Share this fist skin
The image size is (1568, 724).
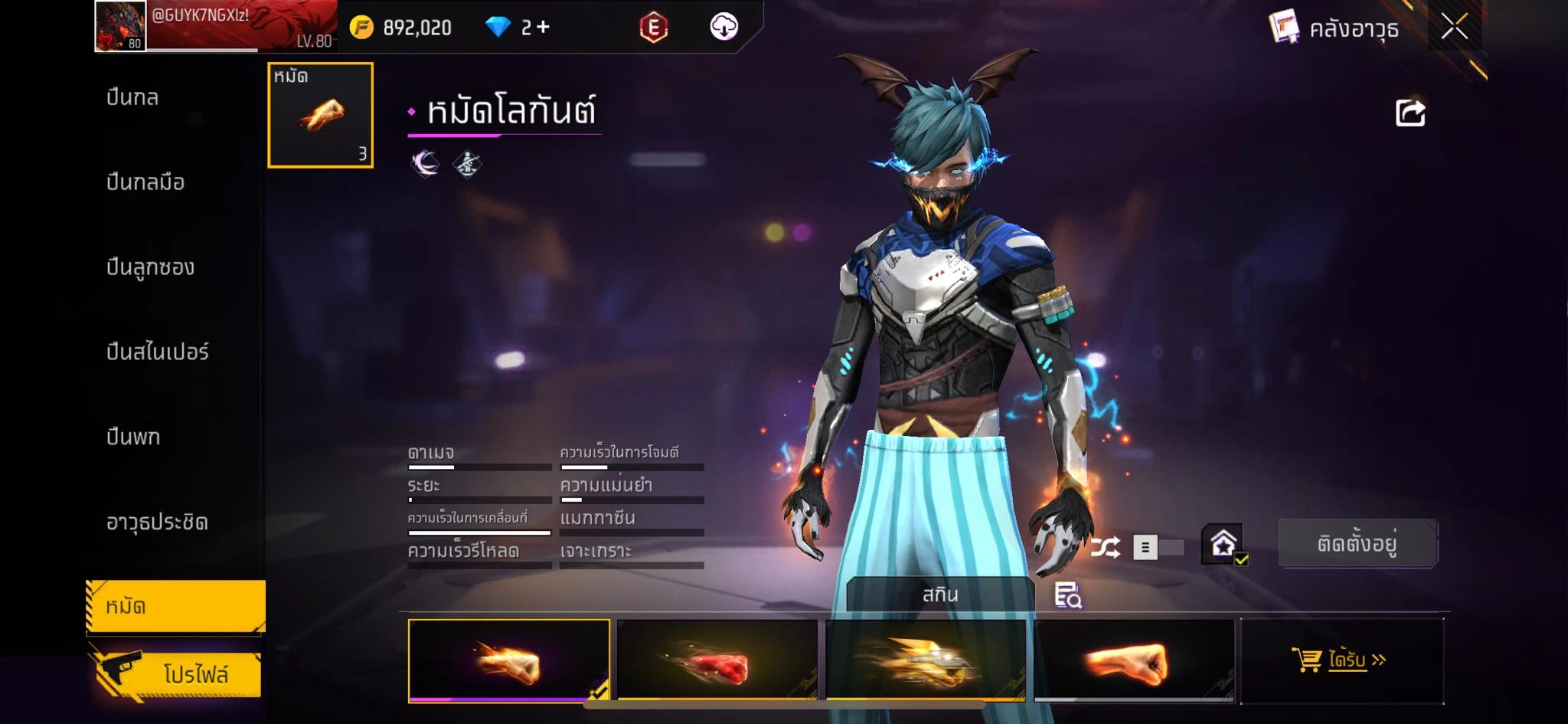click(x=1410, y=113)
